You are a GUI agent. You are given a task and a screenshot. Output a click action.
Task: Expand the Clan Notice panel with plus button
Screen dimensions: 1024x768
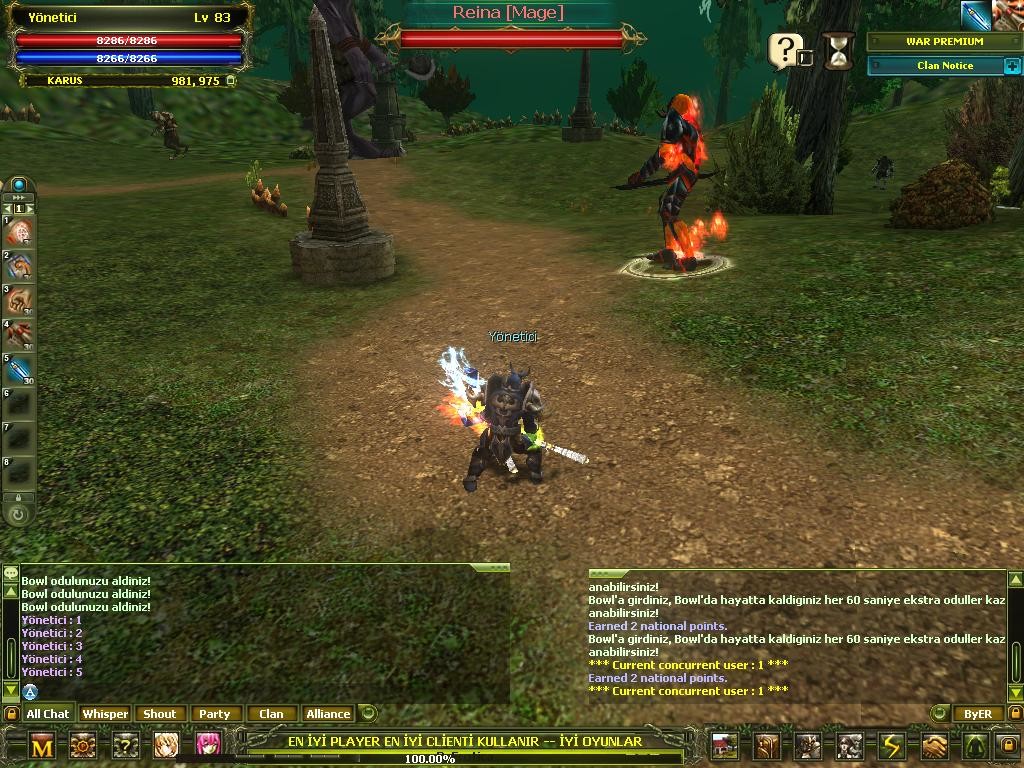point(1010,66)
